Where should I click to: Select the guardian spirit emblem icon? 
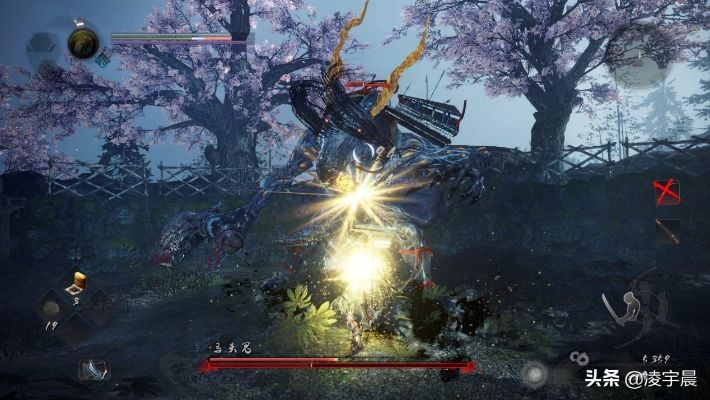point(83,43)
